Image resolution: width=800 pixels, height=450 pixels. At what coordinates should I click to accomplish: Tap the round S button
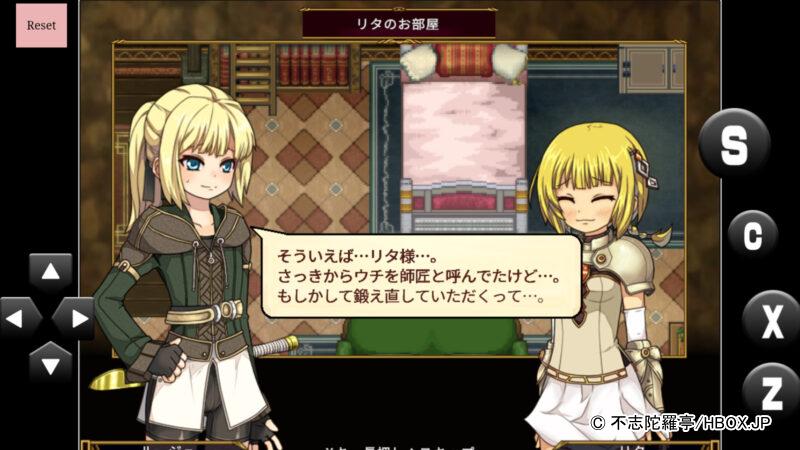[x=734, y=143]
